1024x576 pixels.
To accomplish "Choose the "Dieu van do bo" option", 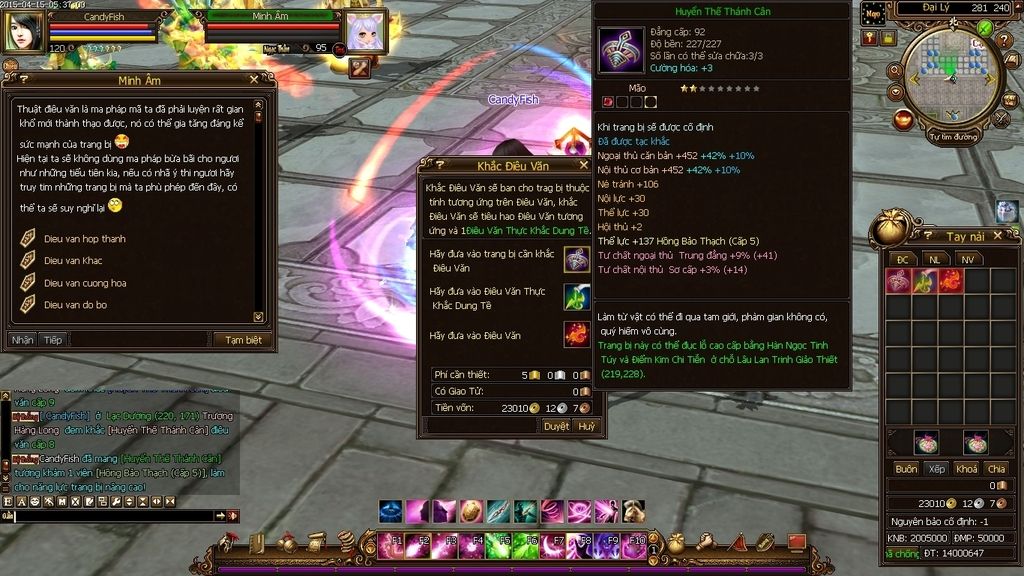I will (75, 305).
